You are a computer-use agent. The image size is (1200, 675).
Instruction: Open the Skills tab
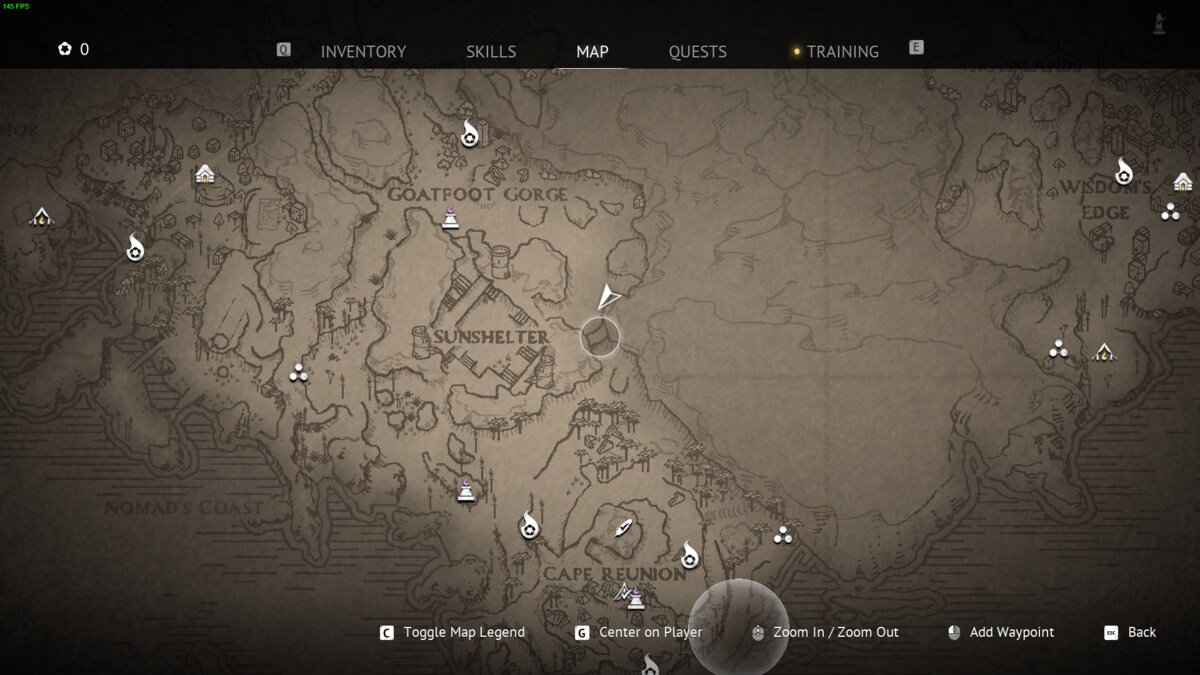point(491,52)
